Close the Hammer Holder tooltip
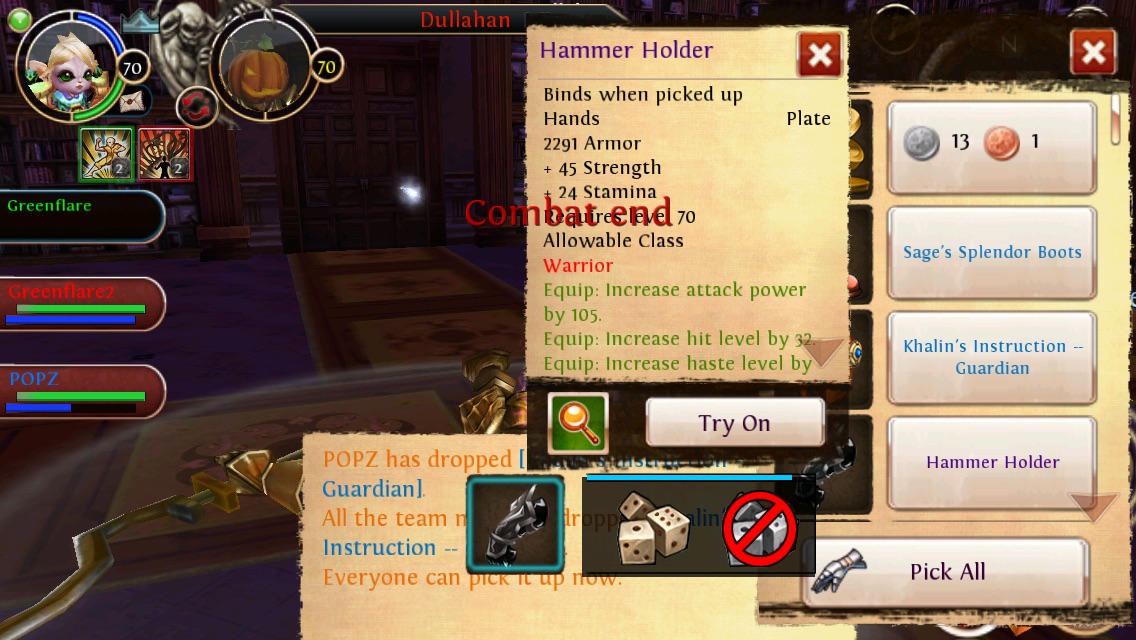Image resolution: width=1136 pixels, height=640 pixels. point(819,55)
